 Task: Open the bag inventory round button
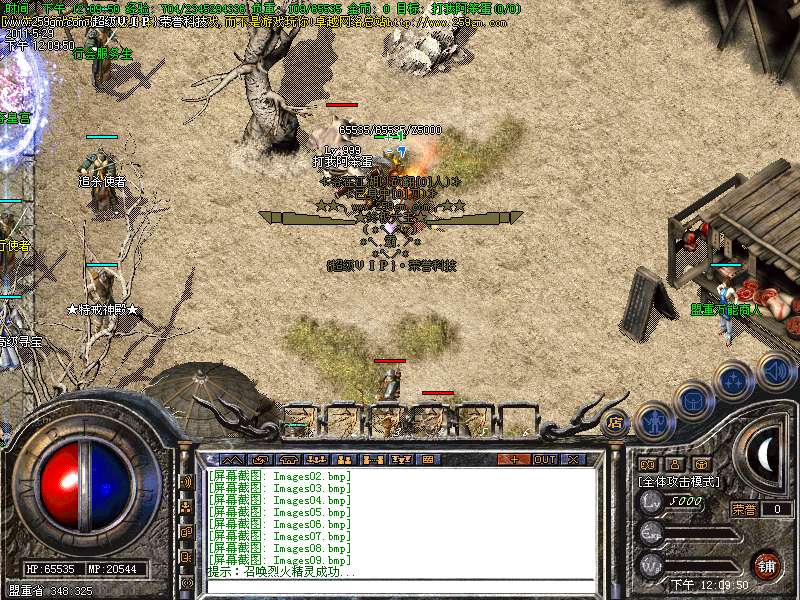[692, 402]
